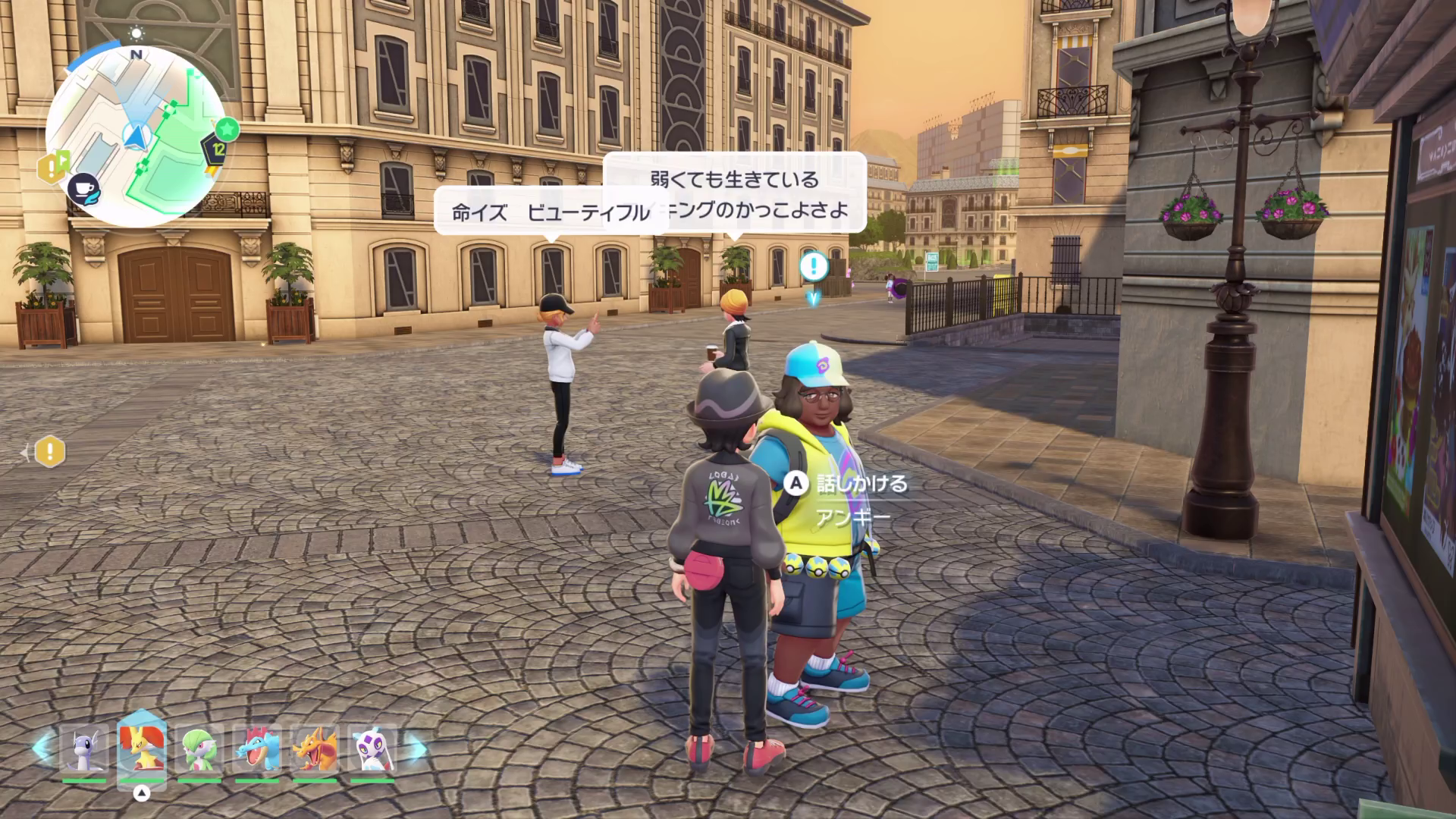1456x819 pixels.
Task: Select Froslass party slot
Action: pyautogui.click(x=372, y=750)
